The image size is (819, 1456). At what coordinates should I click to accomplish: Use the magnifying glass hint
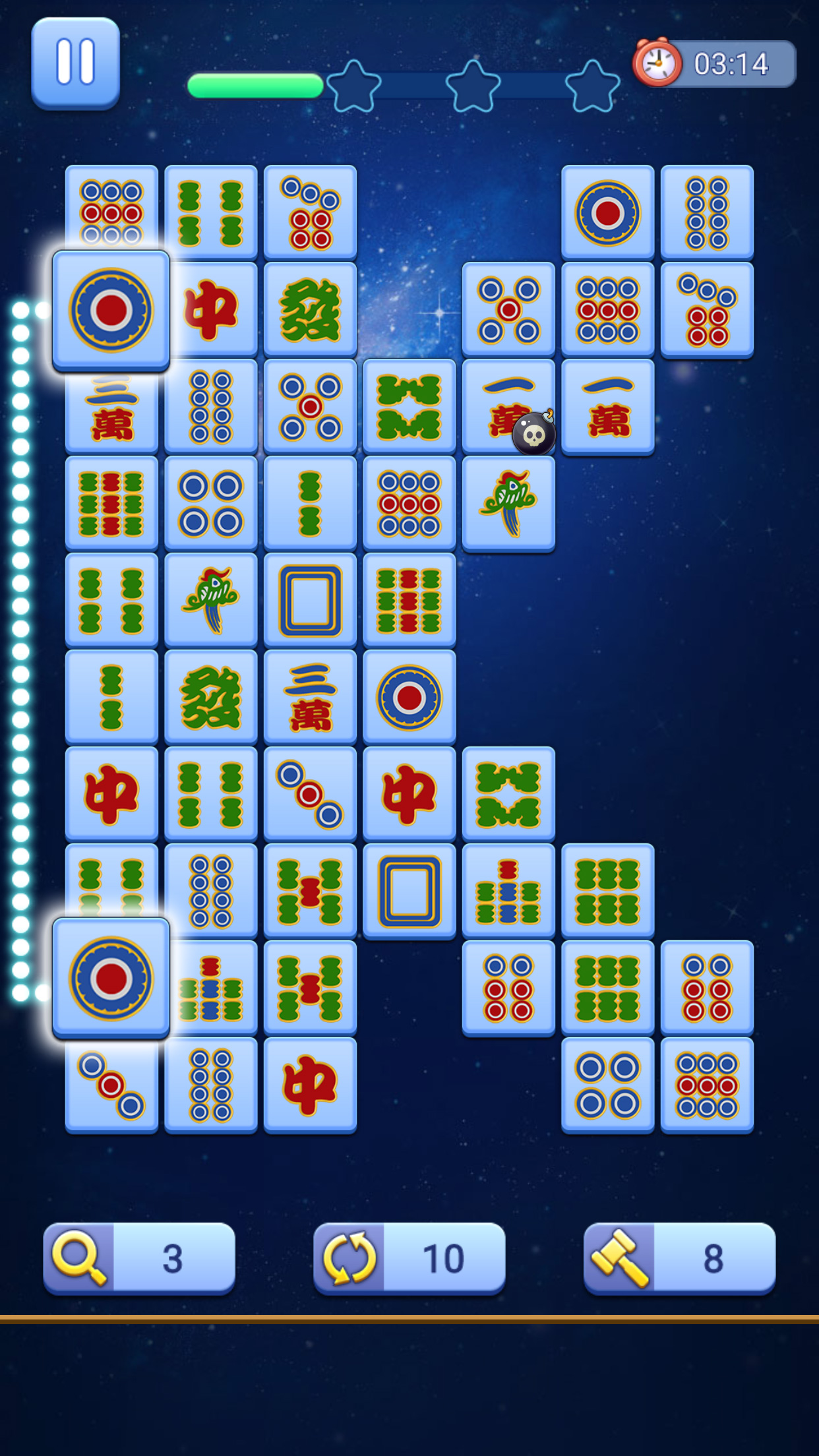pyautogui.click(x=138, y=1258)
